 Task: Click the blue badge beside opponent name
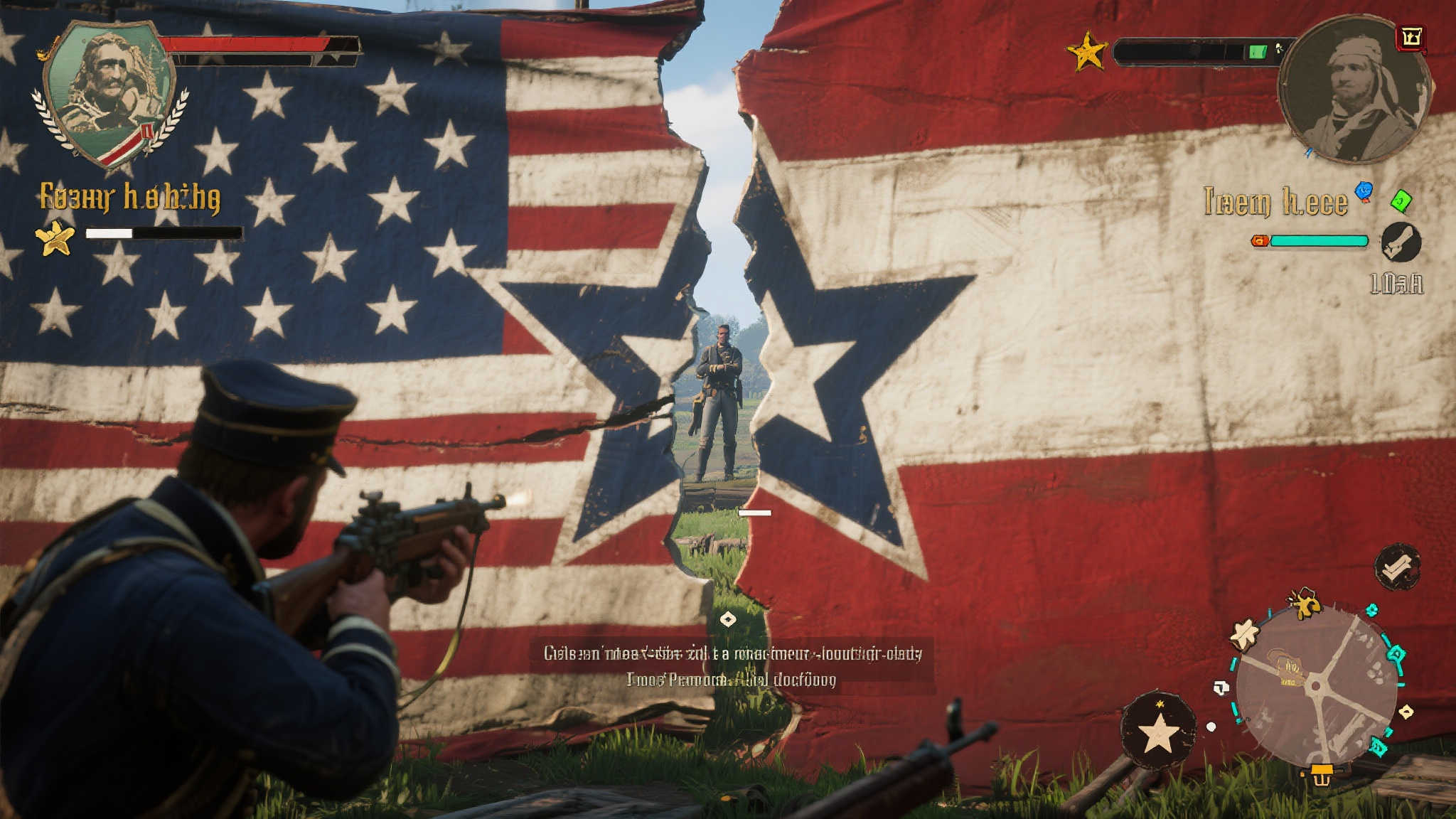pos(1364,191)
